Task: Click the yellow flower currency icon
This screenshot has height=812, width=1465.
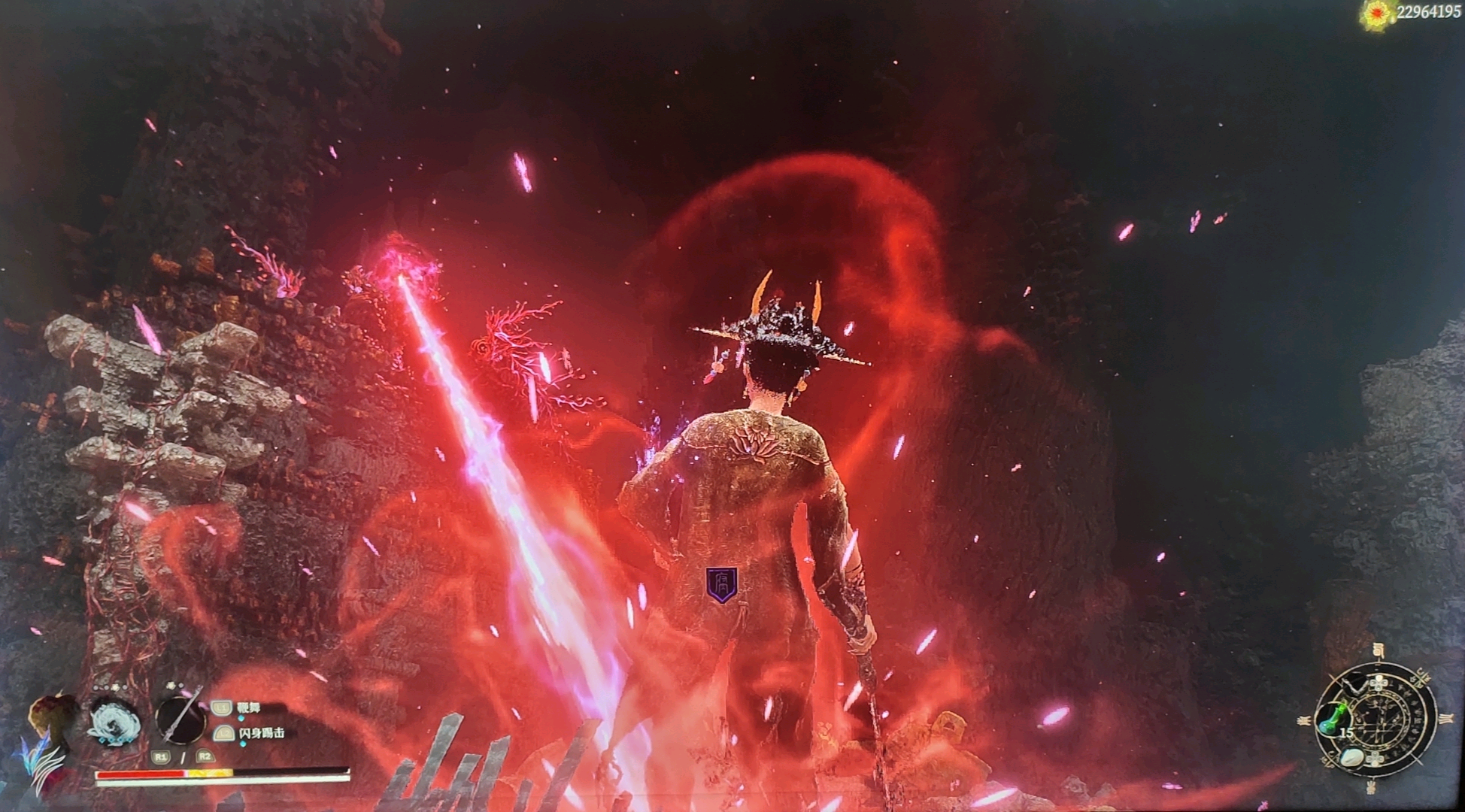Action: tap(1378, 14)
